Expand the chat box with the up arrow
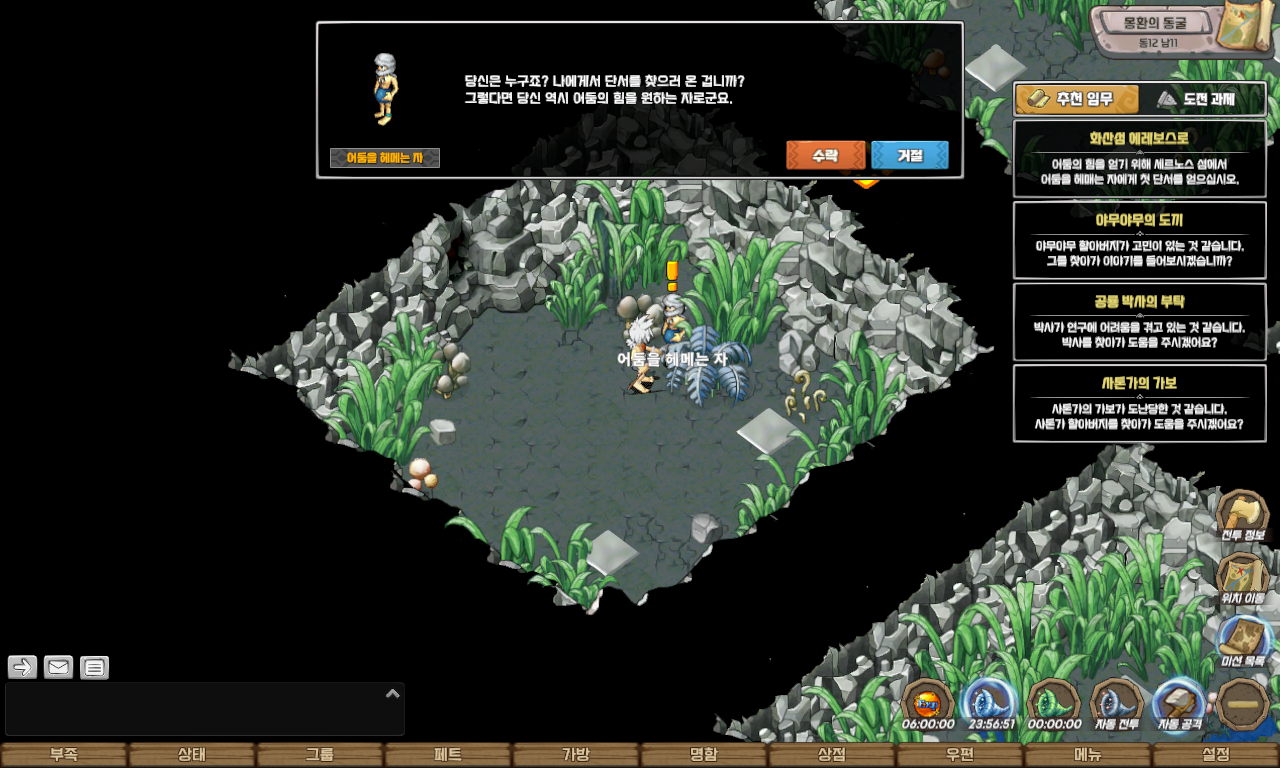The image size is (1280, 768). [393, 693]
